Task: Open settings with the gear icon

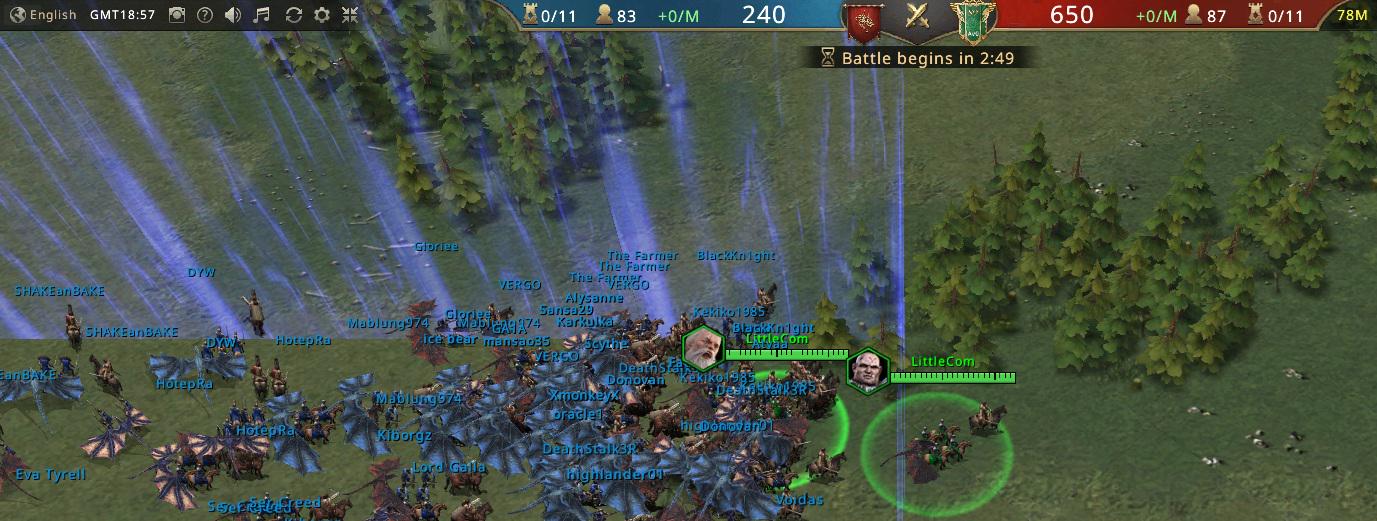Action: point(322,15)
